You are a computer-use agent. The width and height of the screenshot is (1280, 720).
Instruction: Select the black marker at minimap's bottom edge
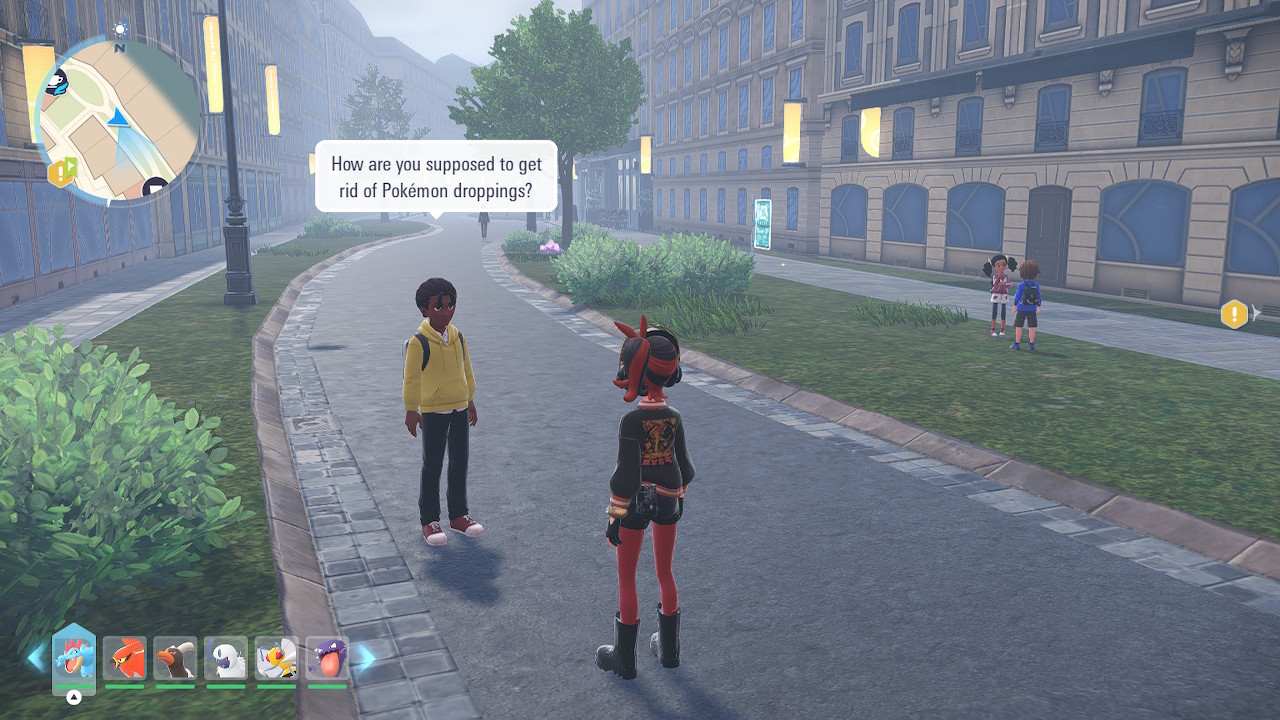click(x=155, y=186)
